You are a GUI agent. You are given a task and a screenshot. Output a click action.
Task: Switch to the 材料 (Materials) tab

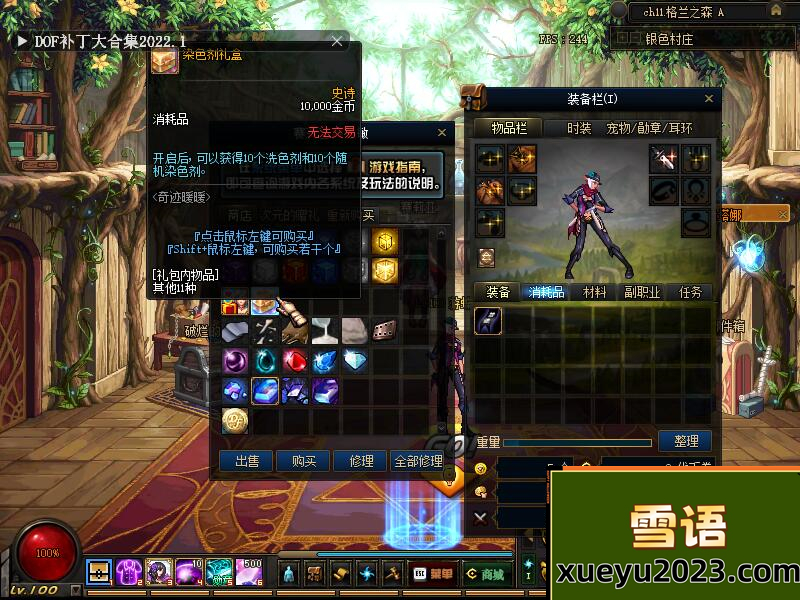[x=595, y=292]
